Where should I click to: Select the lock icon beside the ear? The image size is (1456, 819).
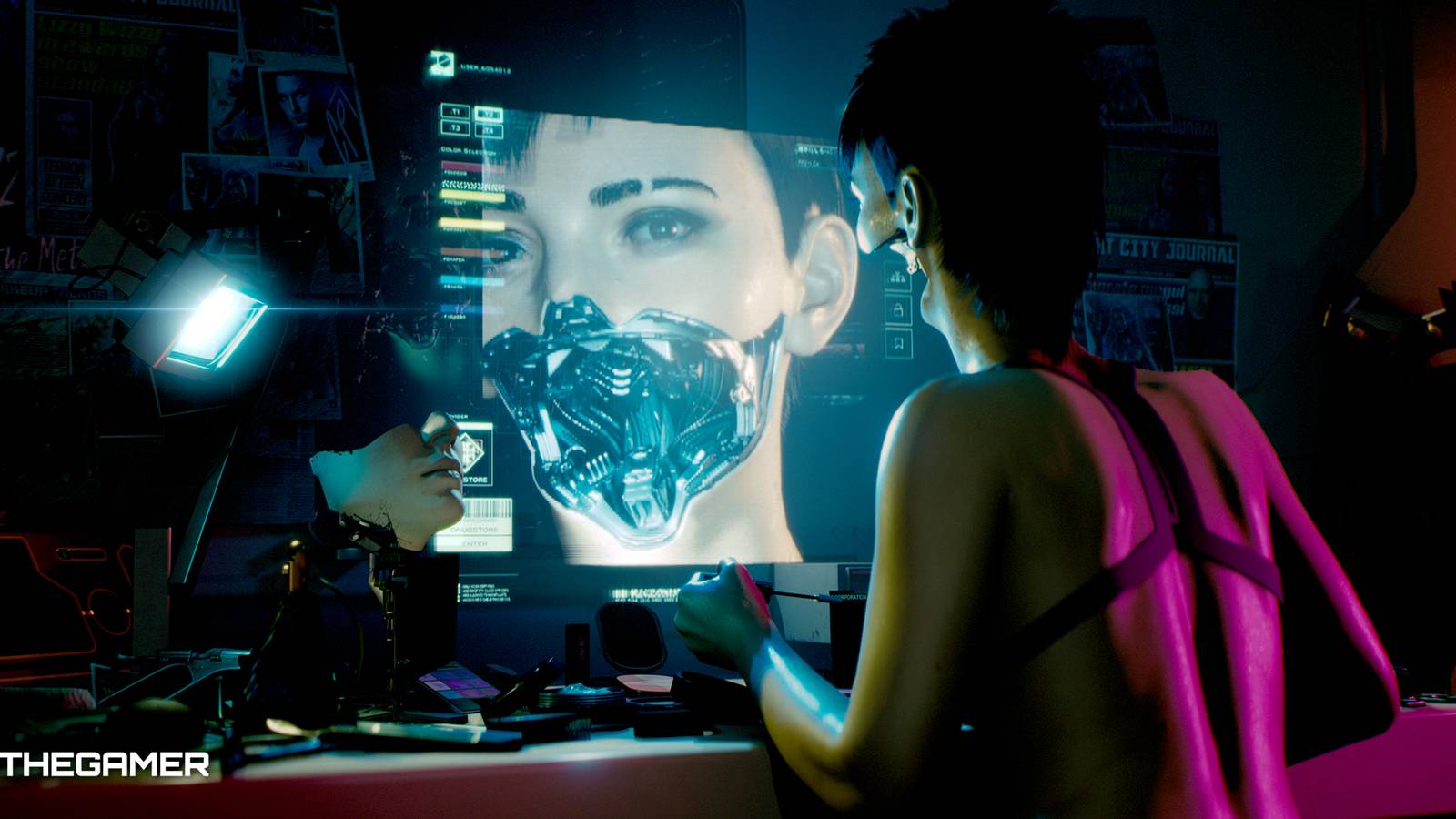pyautogui.click(x=898, y=308)
